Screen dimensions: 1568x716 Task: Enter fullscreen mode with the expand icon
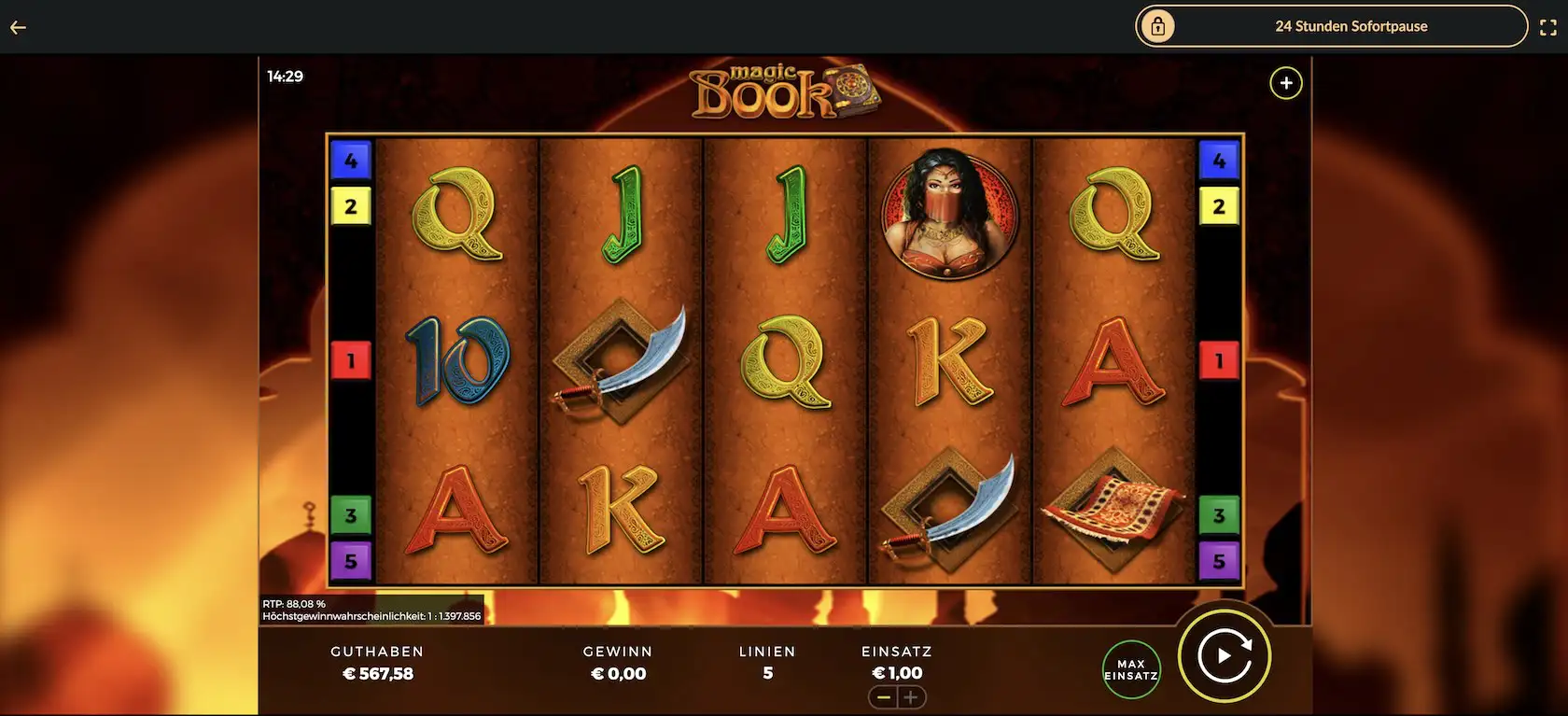(x=1548, y=26)
